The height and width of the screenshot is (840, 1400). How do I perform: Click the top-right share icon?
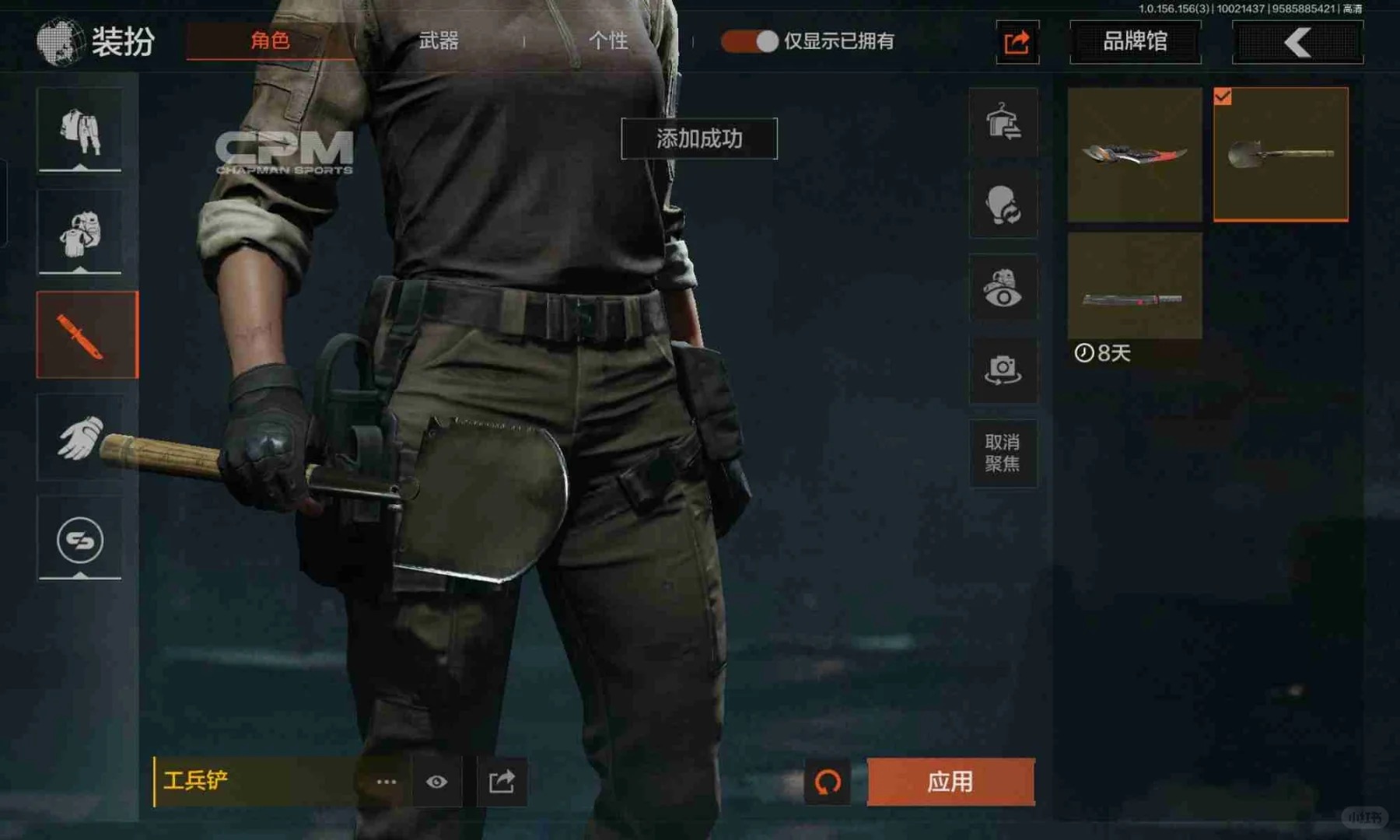pos(1017,42)
